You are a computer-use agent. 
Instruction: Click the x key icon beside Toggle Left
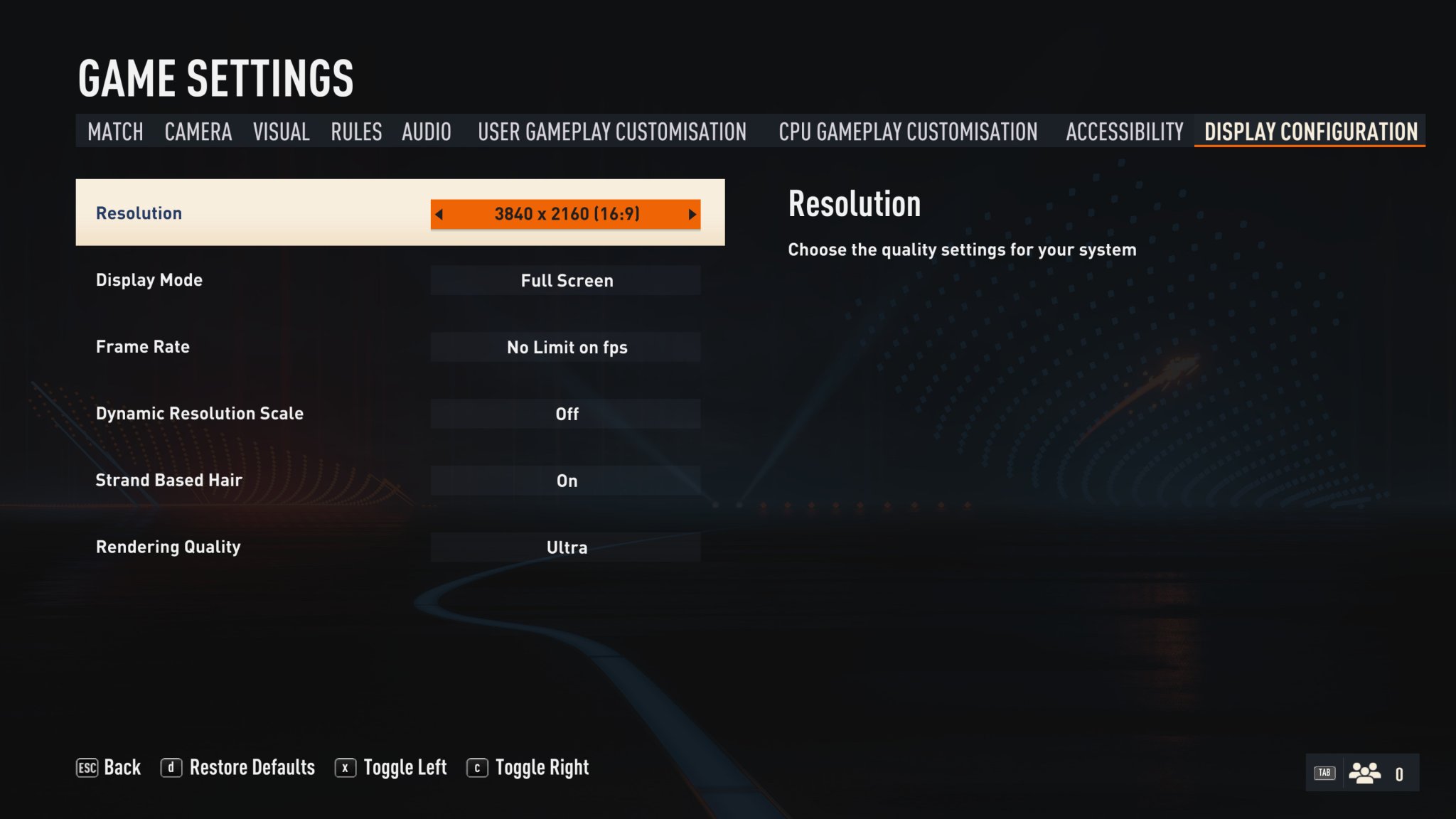[346, 767]
